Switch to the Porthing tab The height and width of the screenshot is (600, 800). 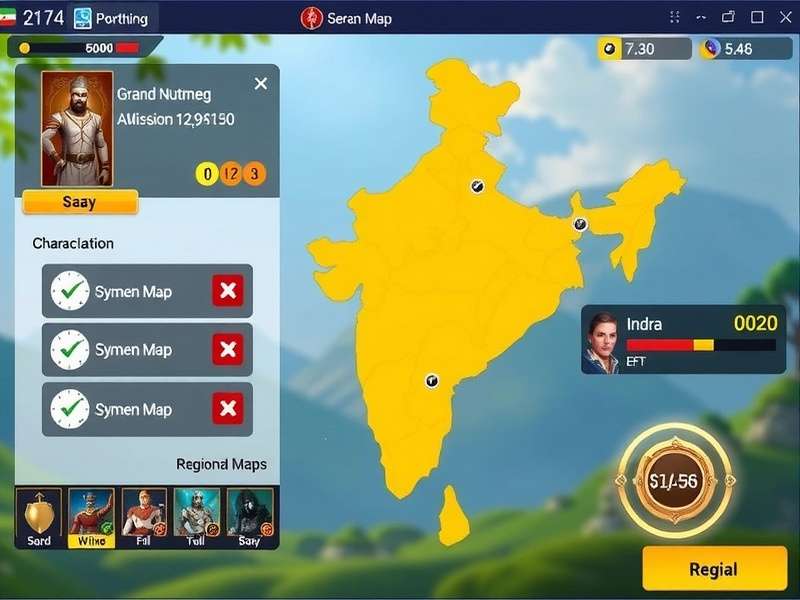tap(111, 18)
